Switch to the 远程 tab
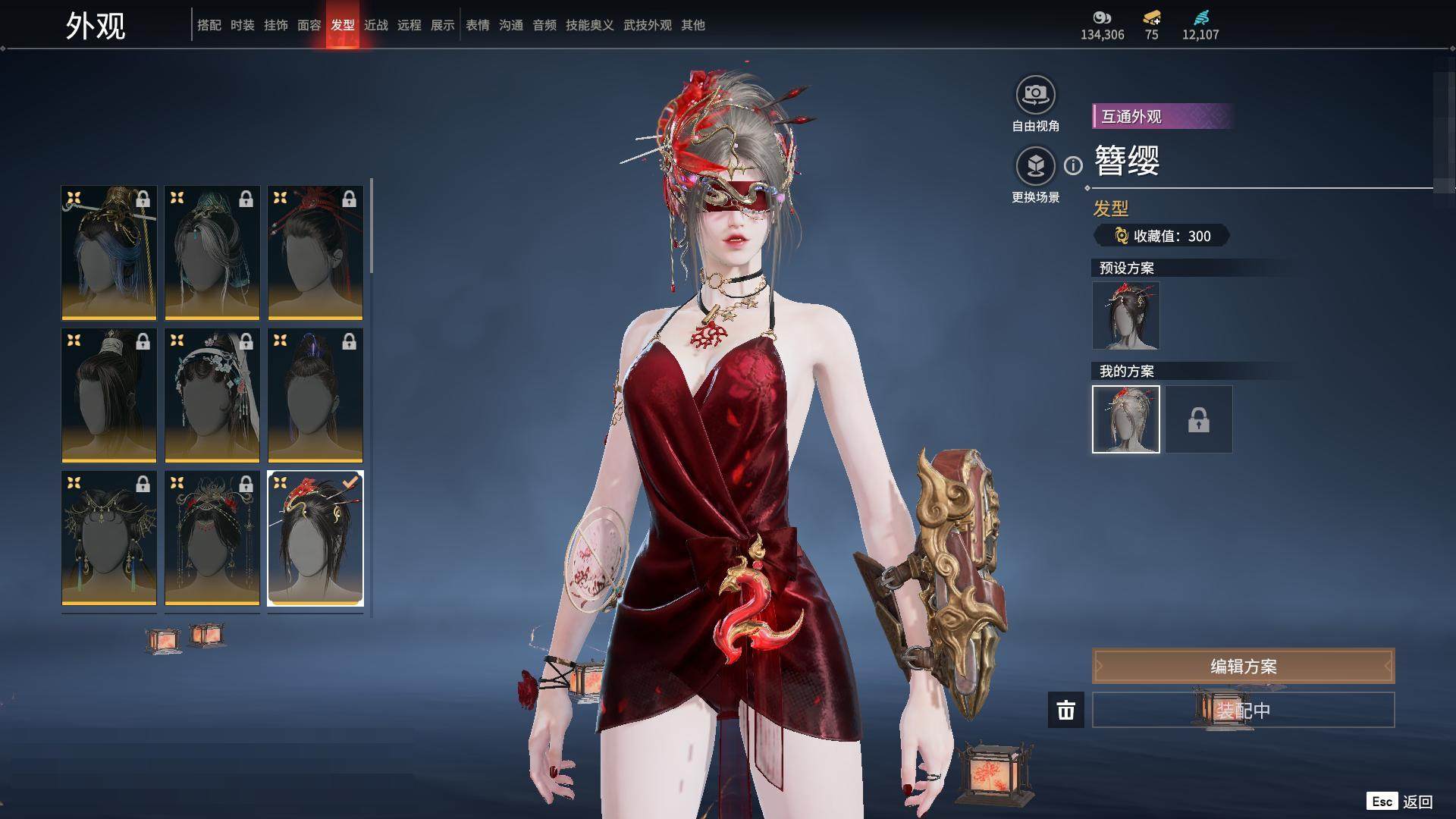The width and height of the screenshot is (1456, 819). [409, 25]
